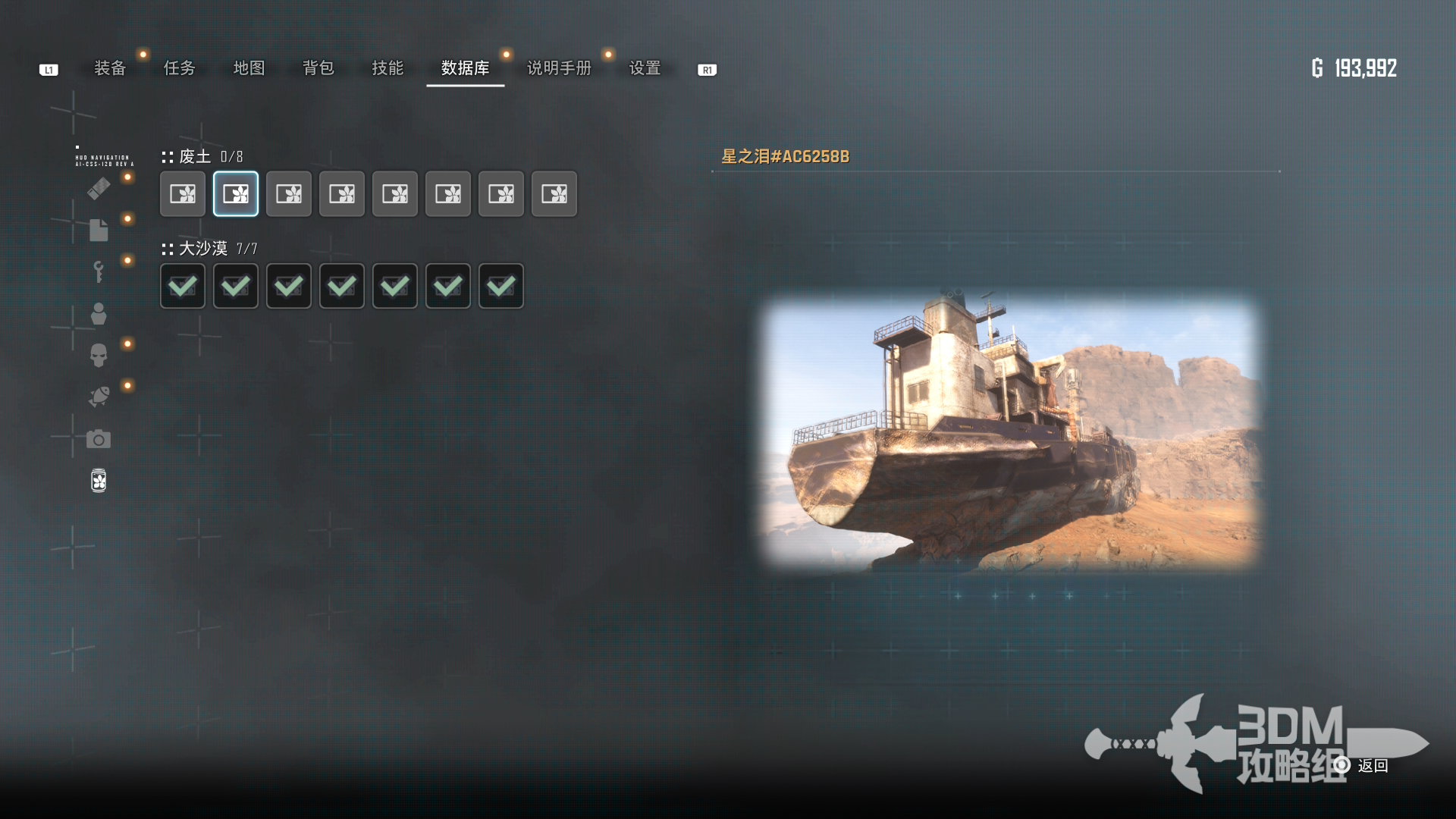Open the 说明手册 tab
The width and height of the screenshot is (1456, 819).
pyautogui.click(x=559, y=68)
